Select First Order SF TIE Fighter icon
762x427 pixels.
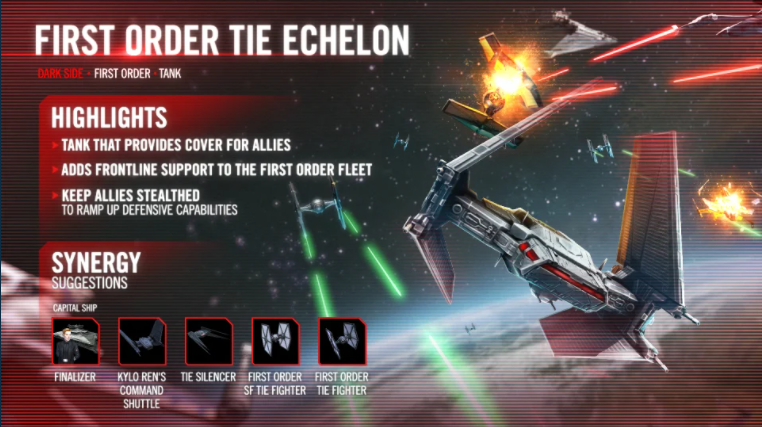(x=275, y=341)
